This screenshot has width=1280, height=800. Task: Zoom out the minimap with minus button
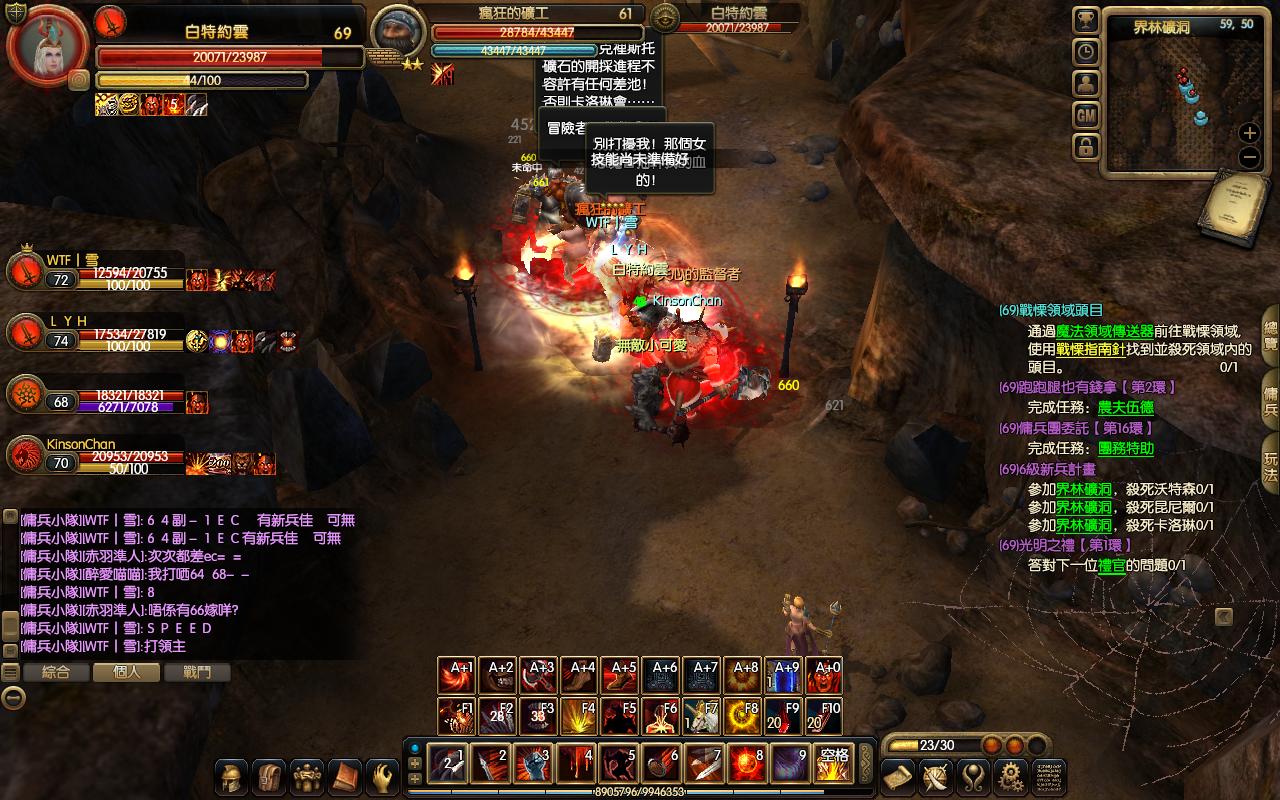click(1249, 157)
